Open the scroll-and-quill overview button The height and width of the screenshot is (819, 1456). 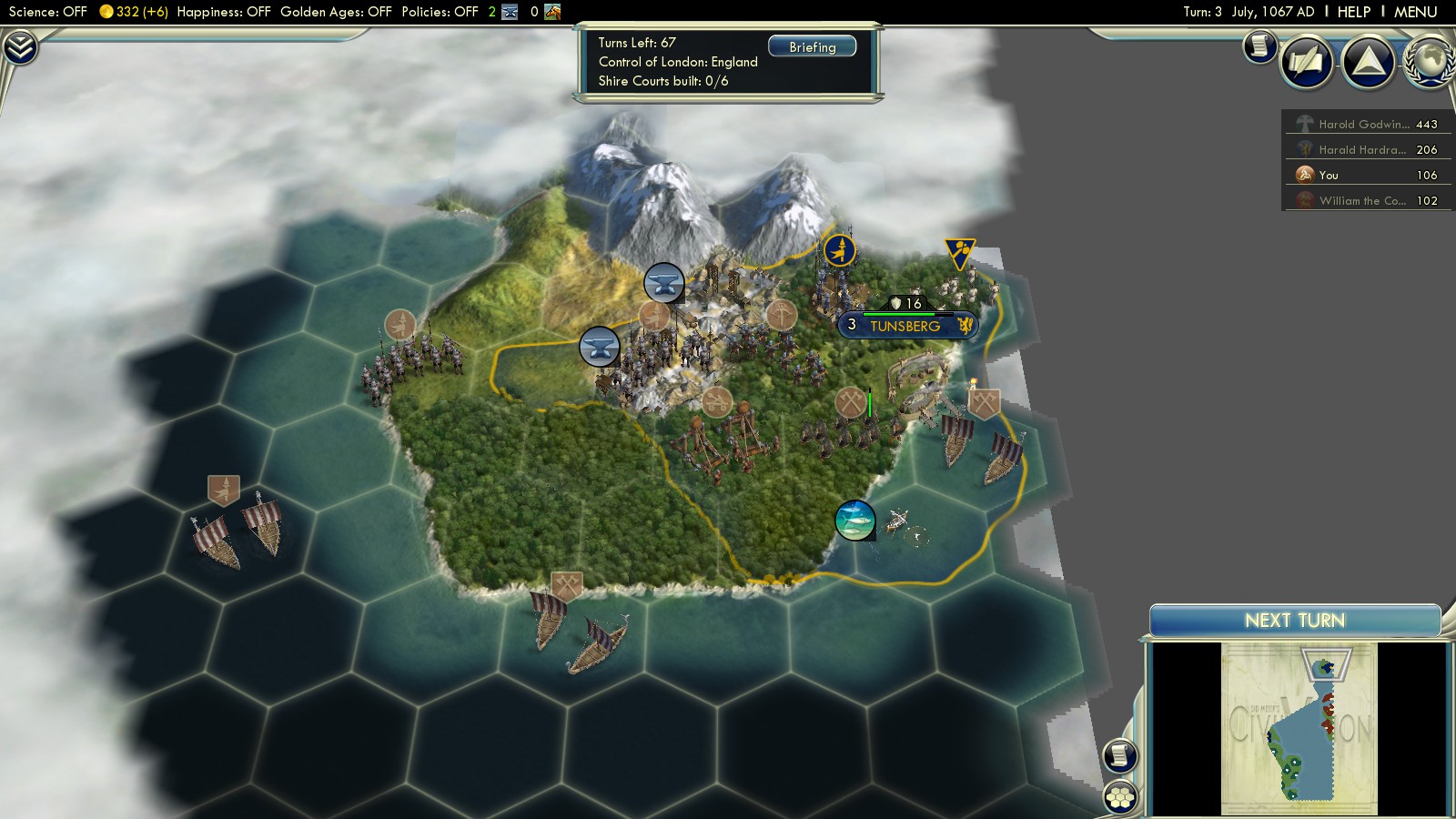point(1307,62)
